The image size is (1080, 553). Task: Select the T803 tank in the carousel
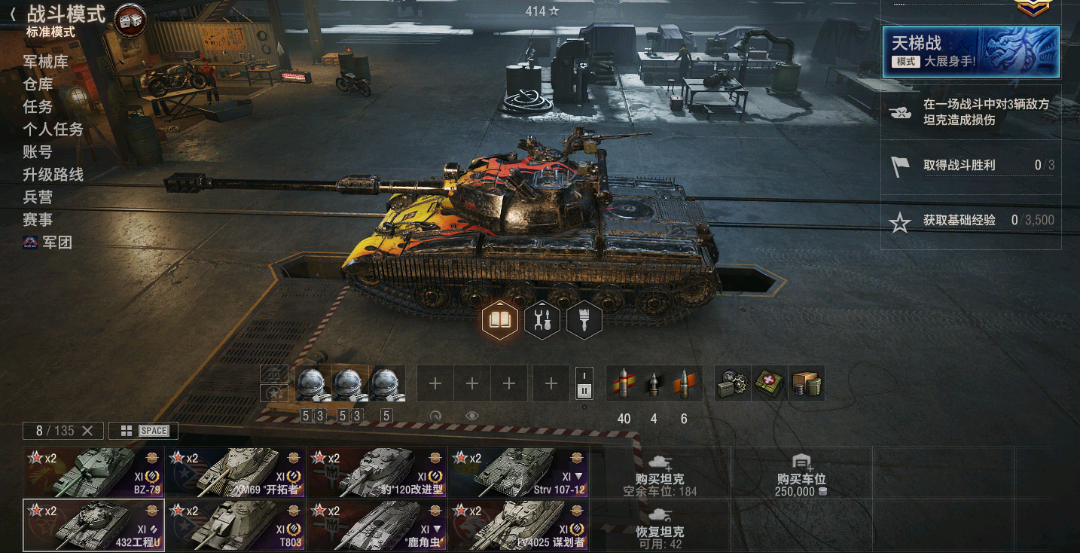(235, 525)
